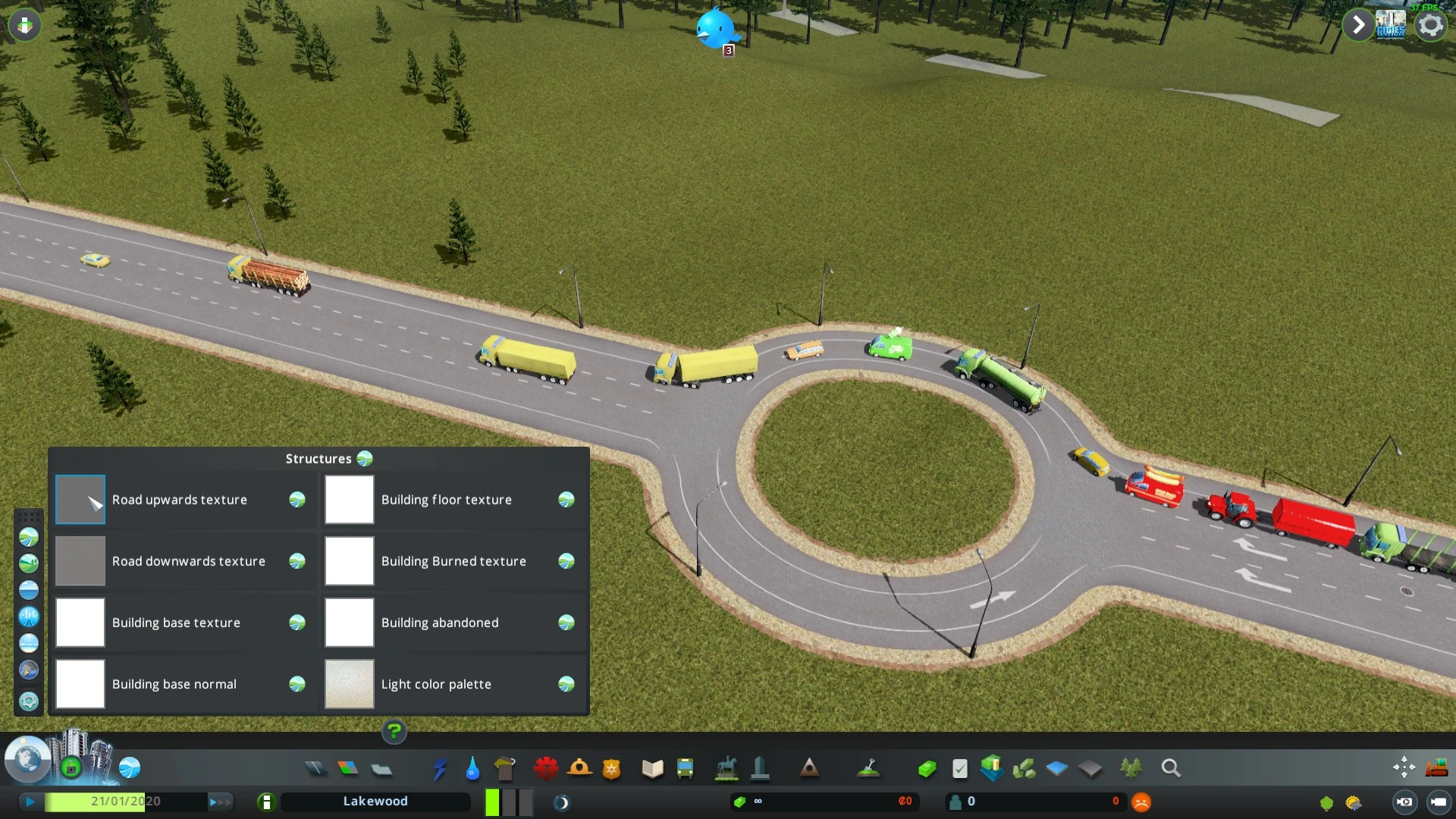The image size is (1456, 819).
Task: Select the Light color palette thumbnail
Action: point(349,683)
